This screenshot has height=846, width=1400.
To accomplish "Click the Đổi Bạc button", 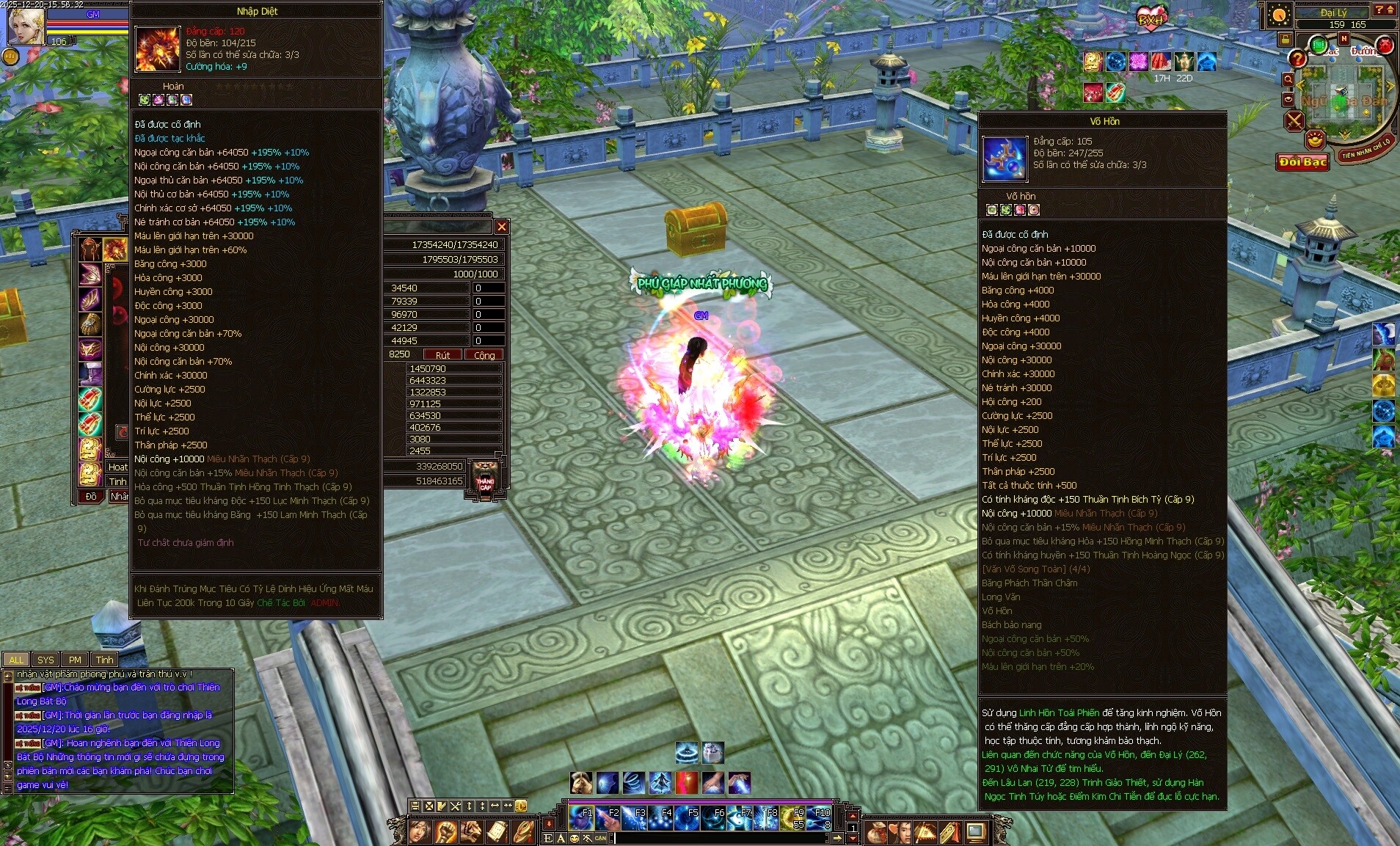I will coord(1302,162).
